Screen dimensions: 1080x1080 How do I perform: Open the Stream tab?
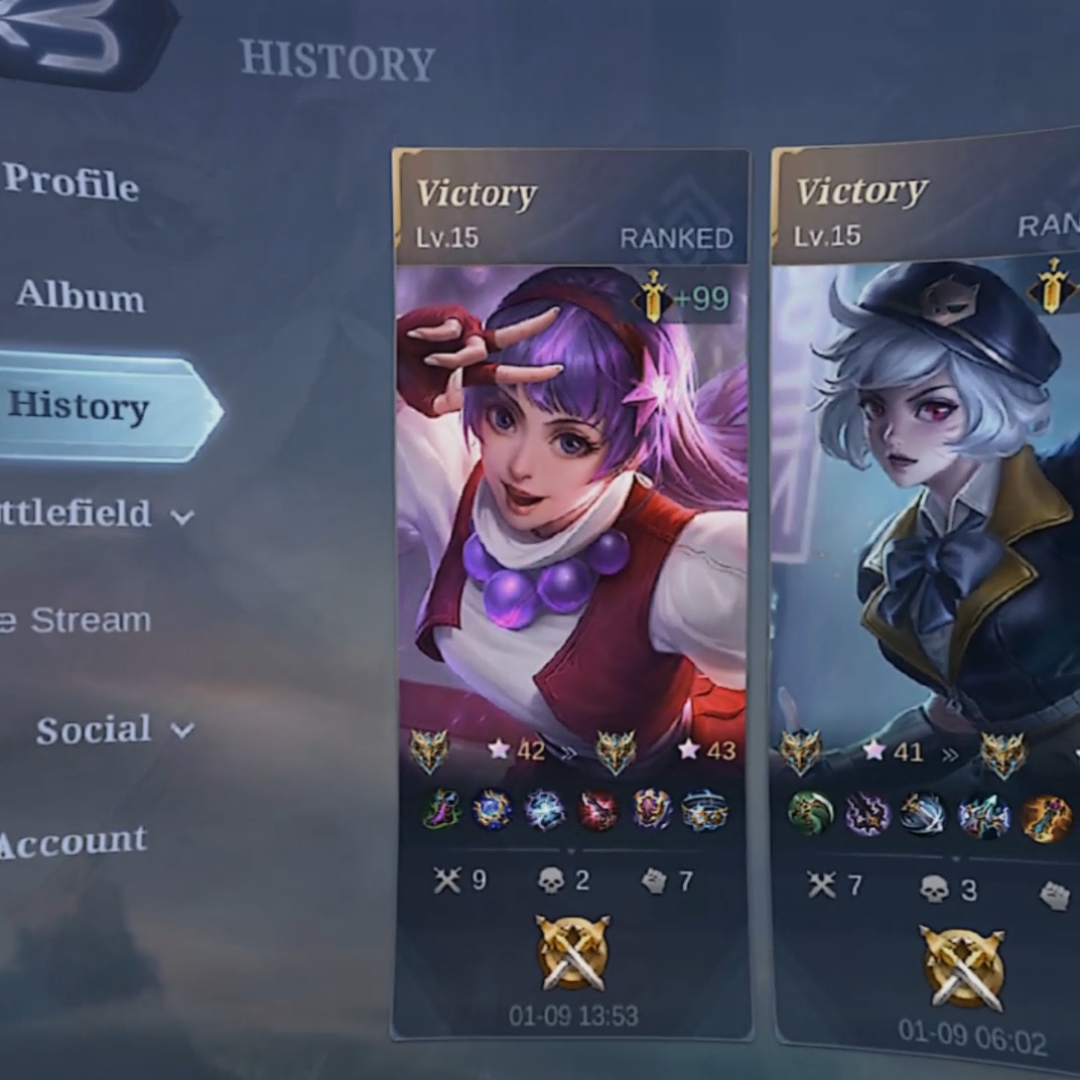[x=78, y=620]
